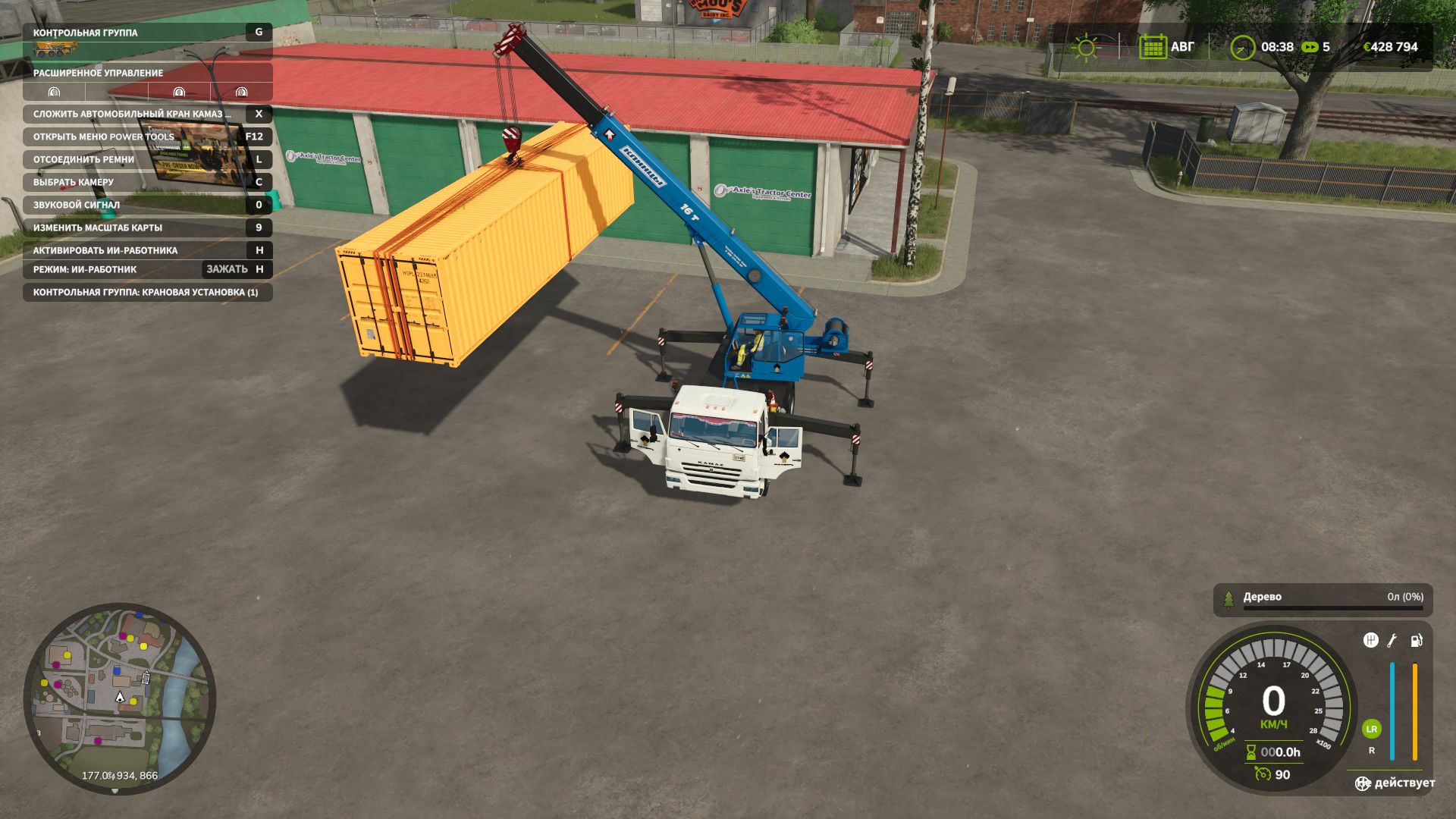This screenshot has height=819, width=1456.
Task: Click the sun weather icon
Action: (x=1086, y=47)
